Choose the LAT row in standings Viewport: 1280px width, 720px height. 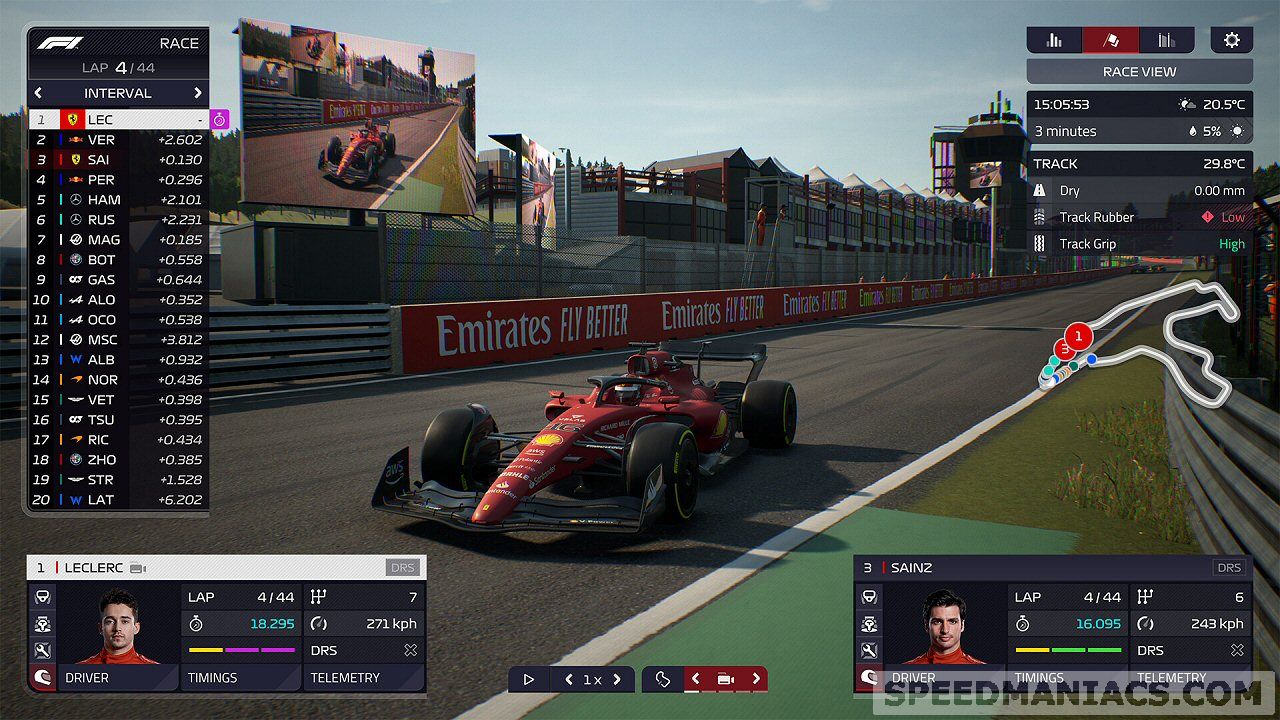pyautogui.click(x=118, y=500)
